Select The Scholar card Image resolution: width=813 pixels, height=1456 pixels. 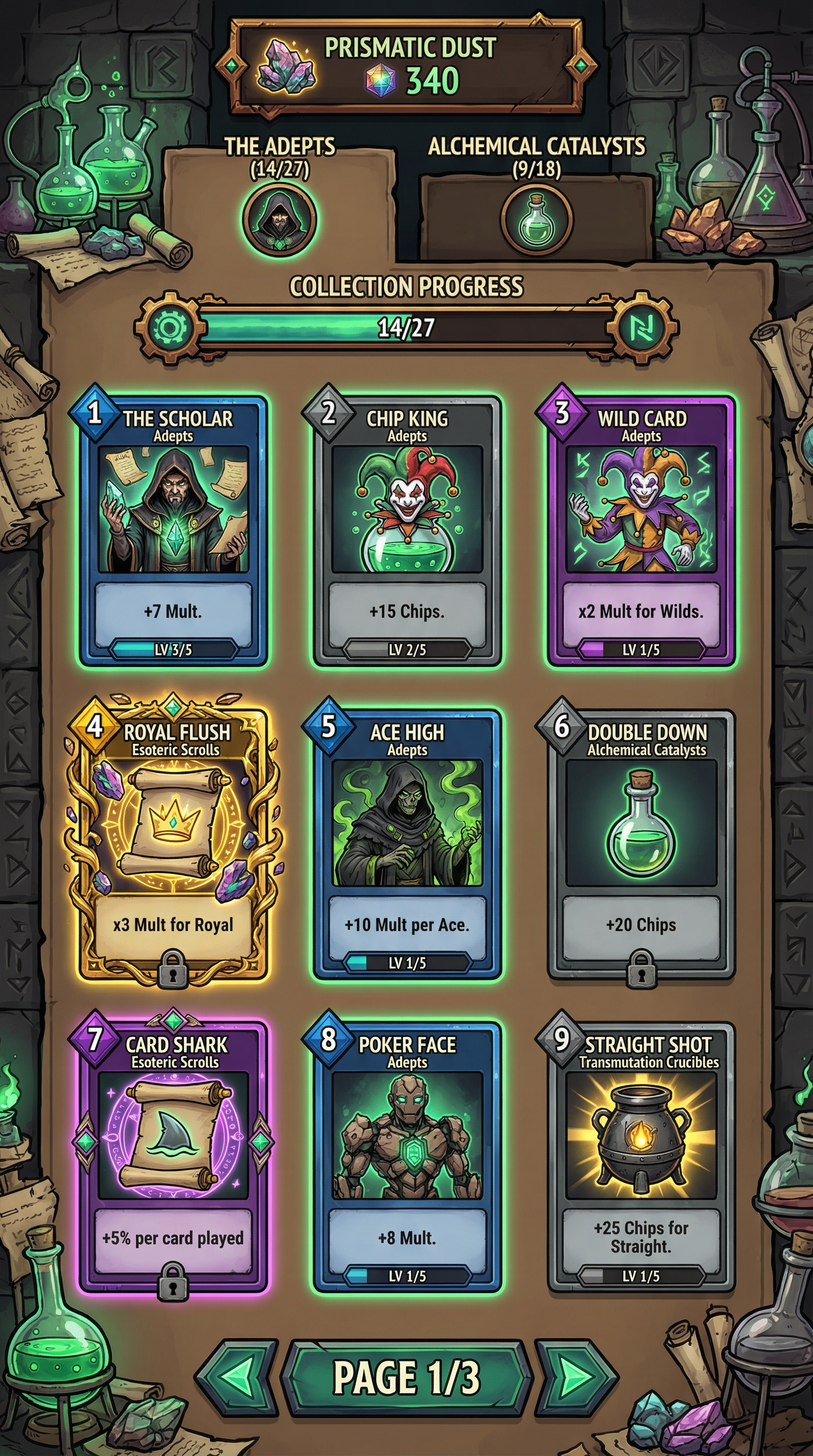pos(173,530)
